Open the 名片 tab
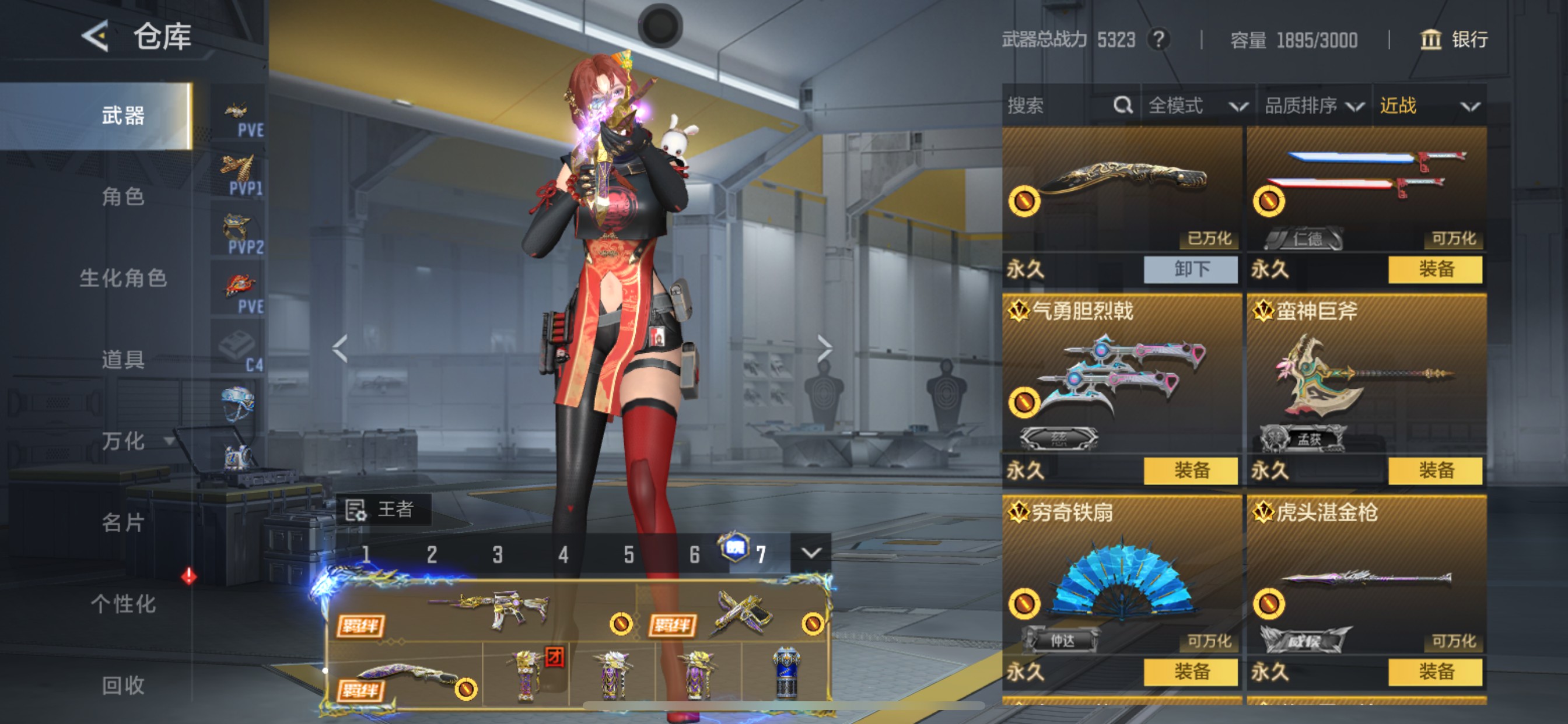The width and height of the screenshot is (1568, 724). pyautogui.click(x=123, y=522)
